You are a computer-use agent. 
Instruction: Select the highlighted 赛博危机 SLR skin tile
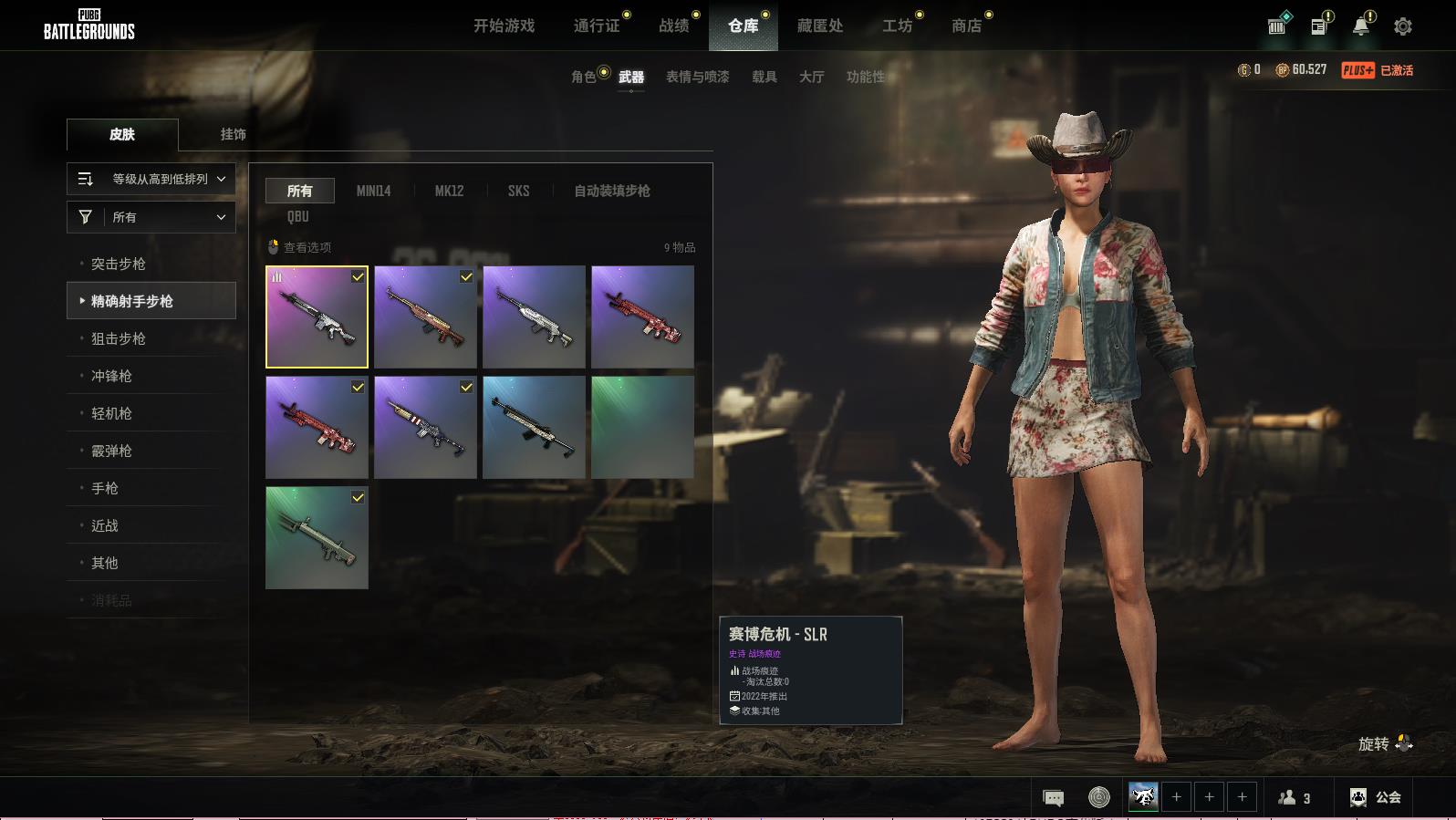[317, 317]
